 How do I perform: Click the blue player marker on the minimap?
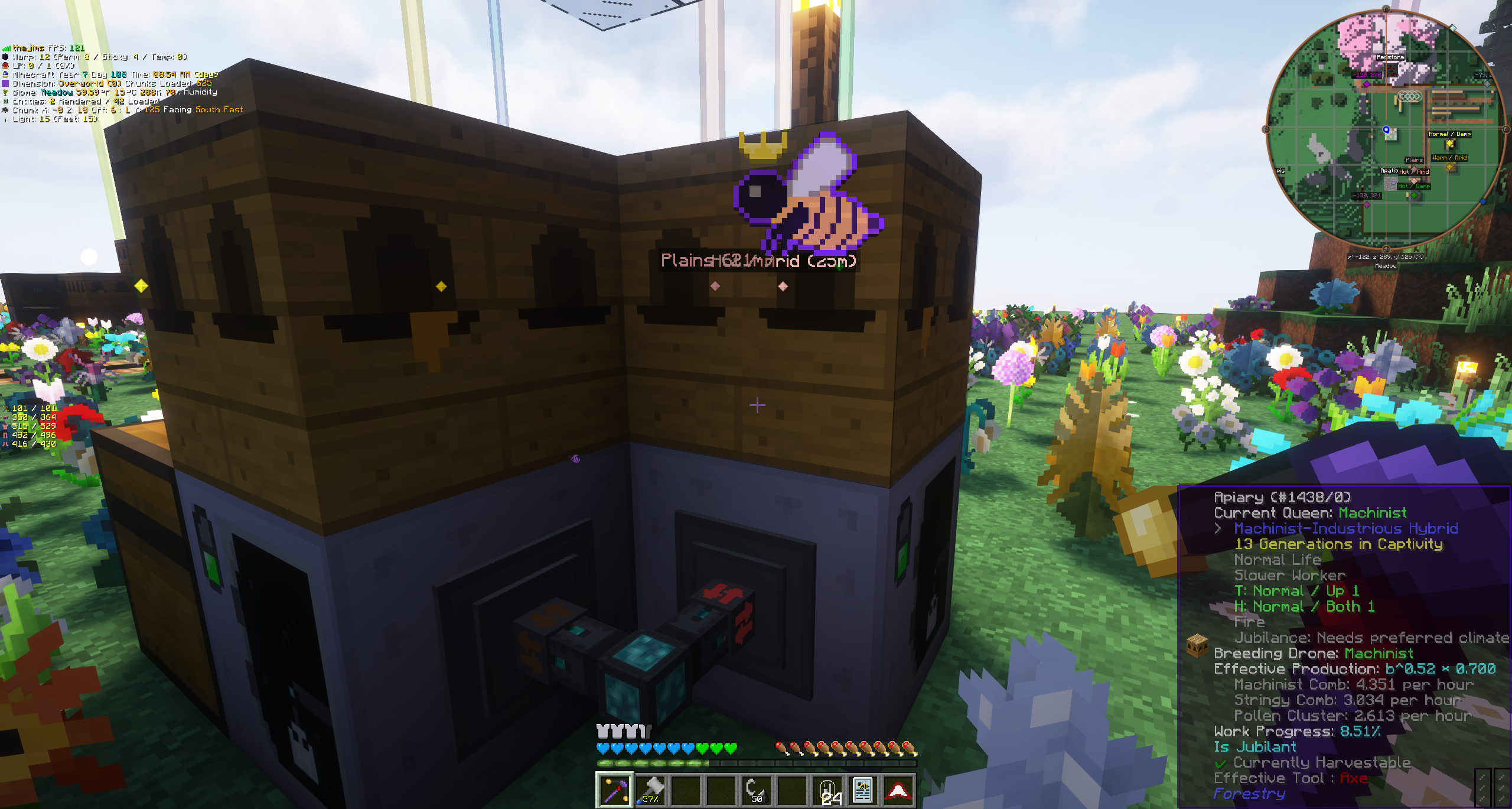[1386, 130]
